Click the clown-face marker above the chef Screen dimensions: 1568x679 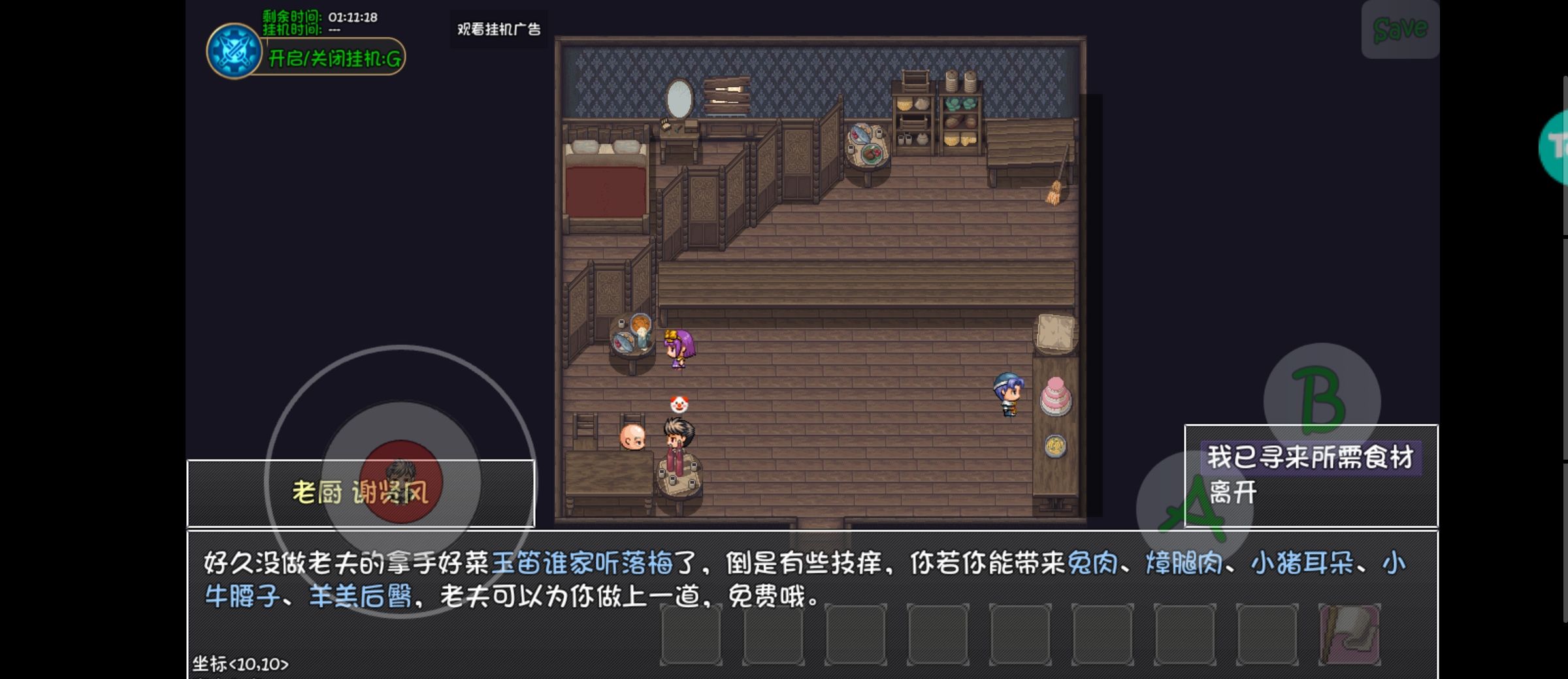click(x=678, y=404)
